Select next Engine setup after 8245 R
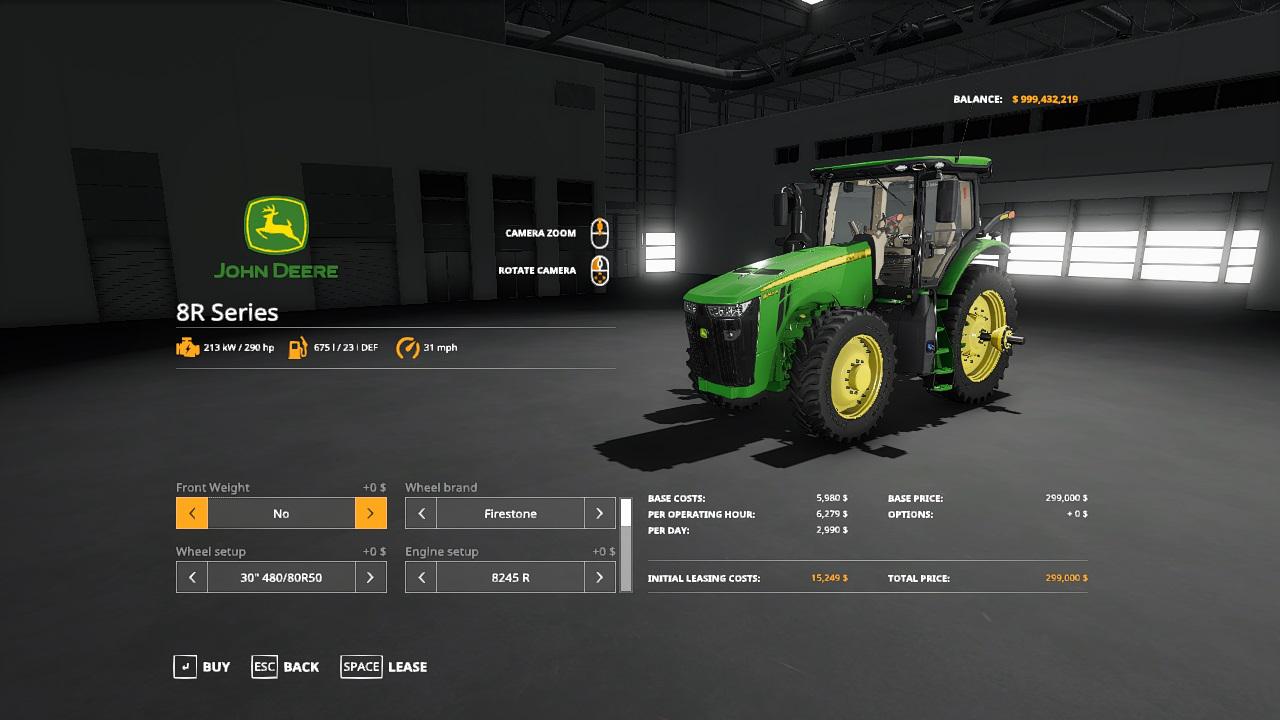 599,578
